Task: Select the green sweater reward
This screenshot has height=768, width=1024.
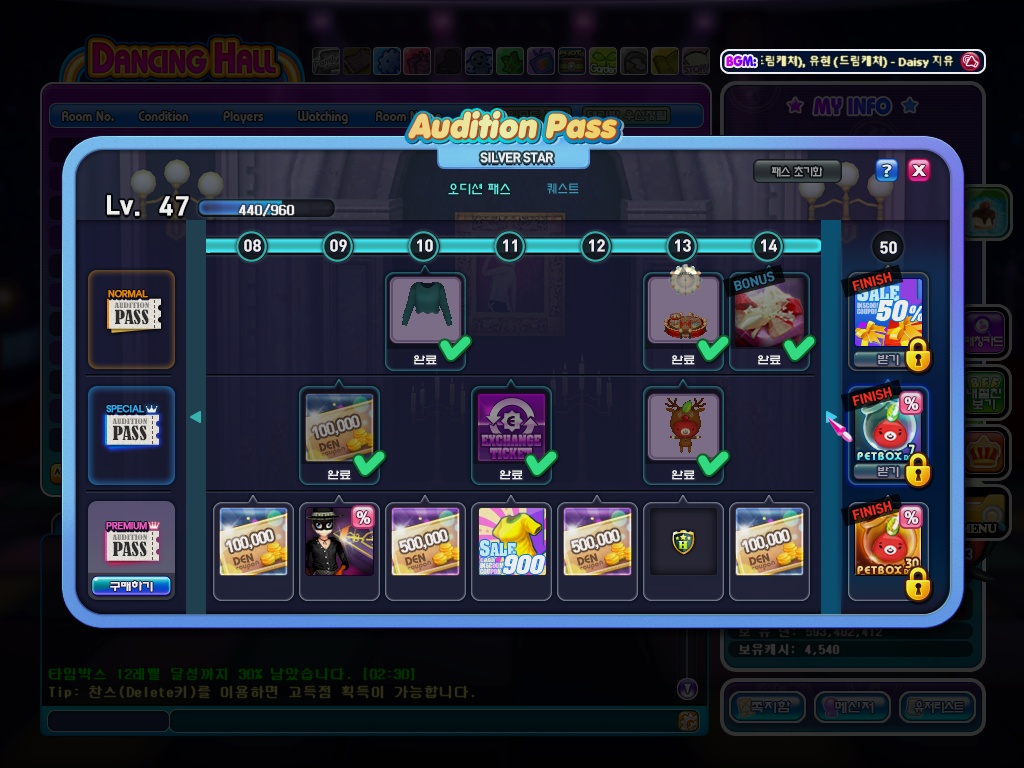Action: [425, 310]
